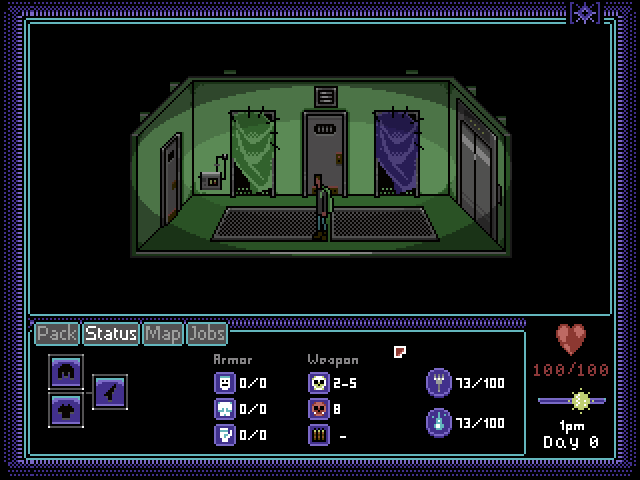Show the Map tab
The height and width of the screenshot is (480, 640).
(162, 333)
